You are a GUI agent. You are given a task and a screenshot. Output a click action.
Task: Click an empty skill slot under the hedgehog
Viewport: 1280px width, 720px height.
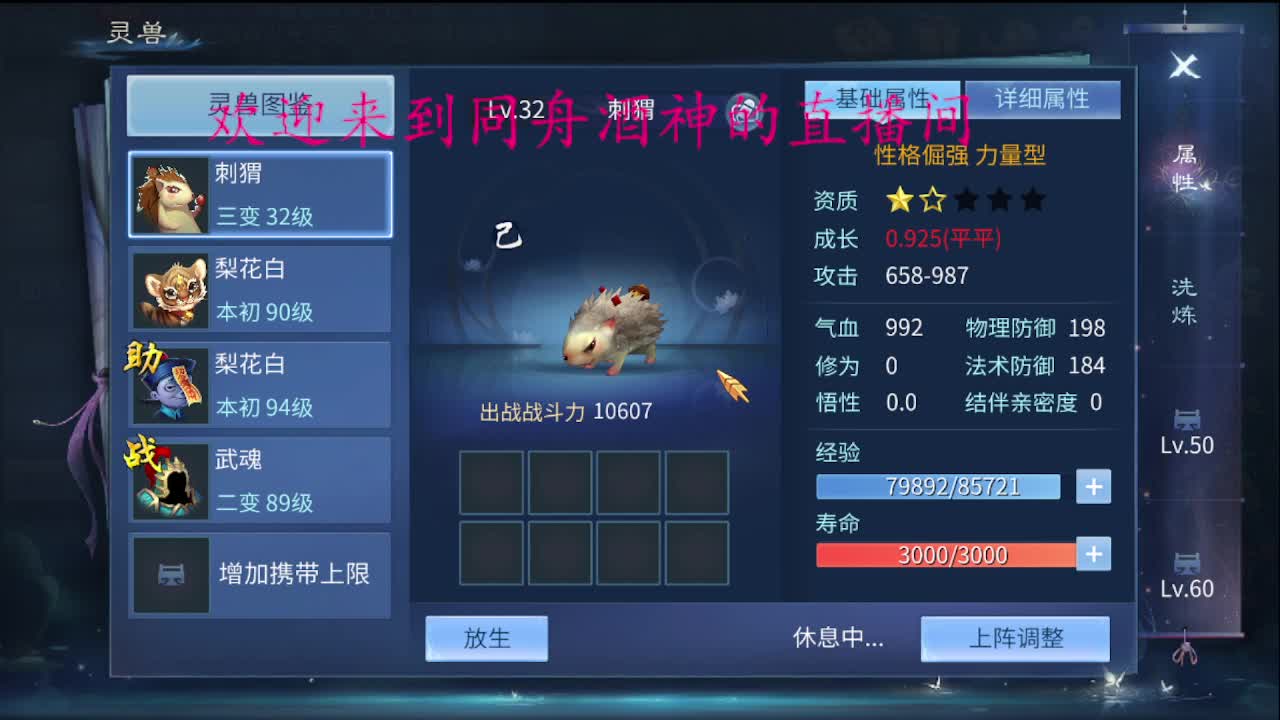pyautogui.click(x=489, y=481)
